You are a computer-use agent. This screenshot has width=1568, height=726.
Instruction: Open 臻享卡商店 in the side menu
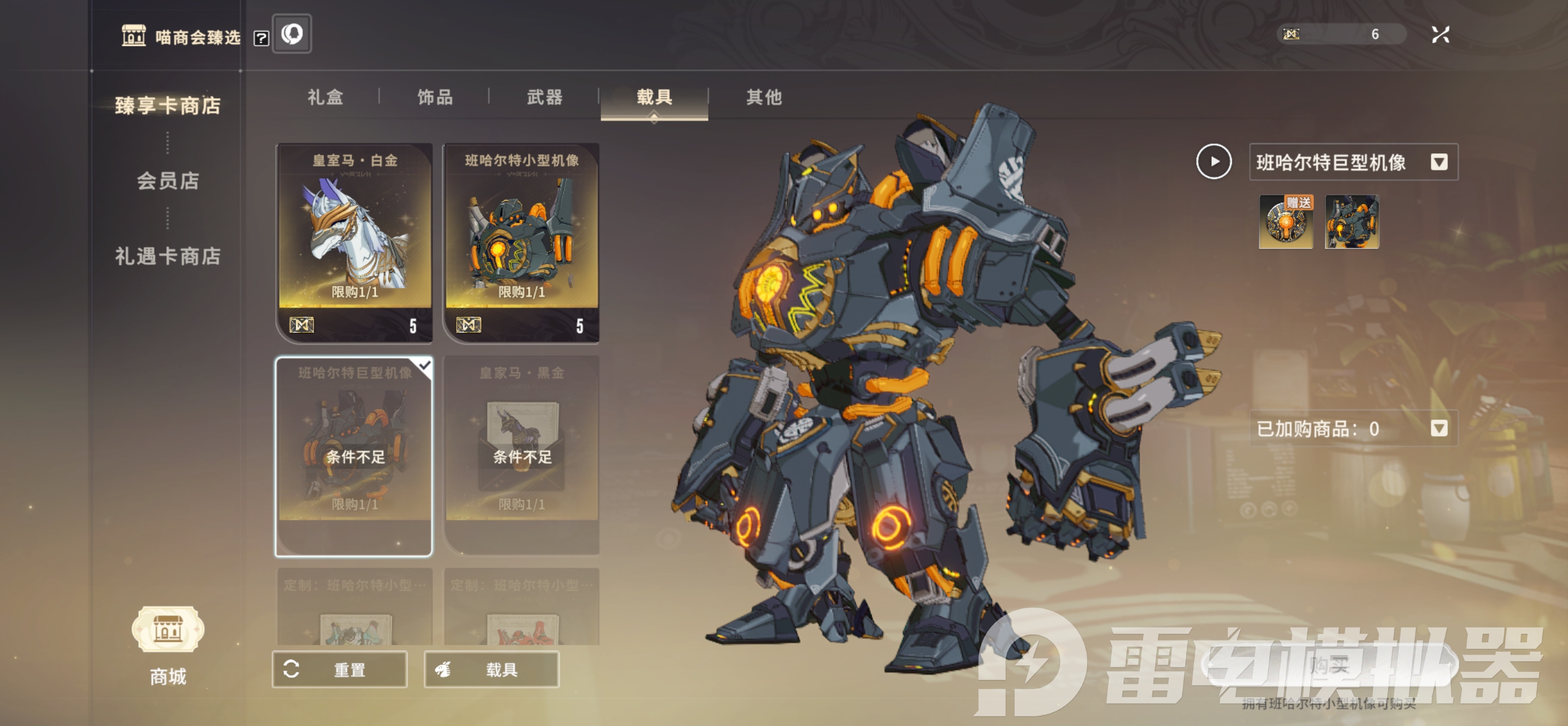(x=167, y=106)
